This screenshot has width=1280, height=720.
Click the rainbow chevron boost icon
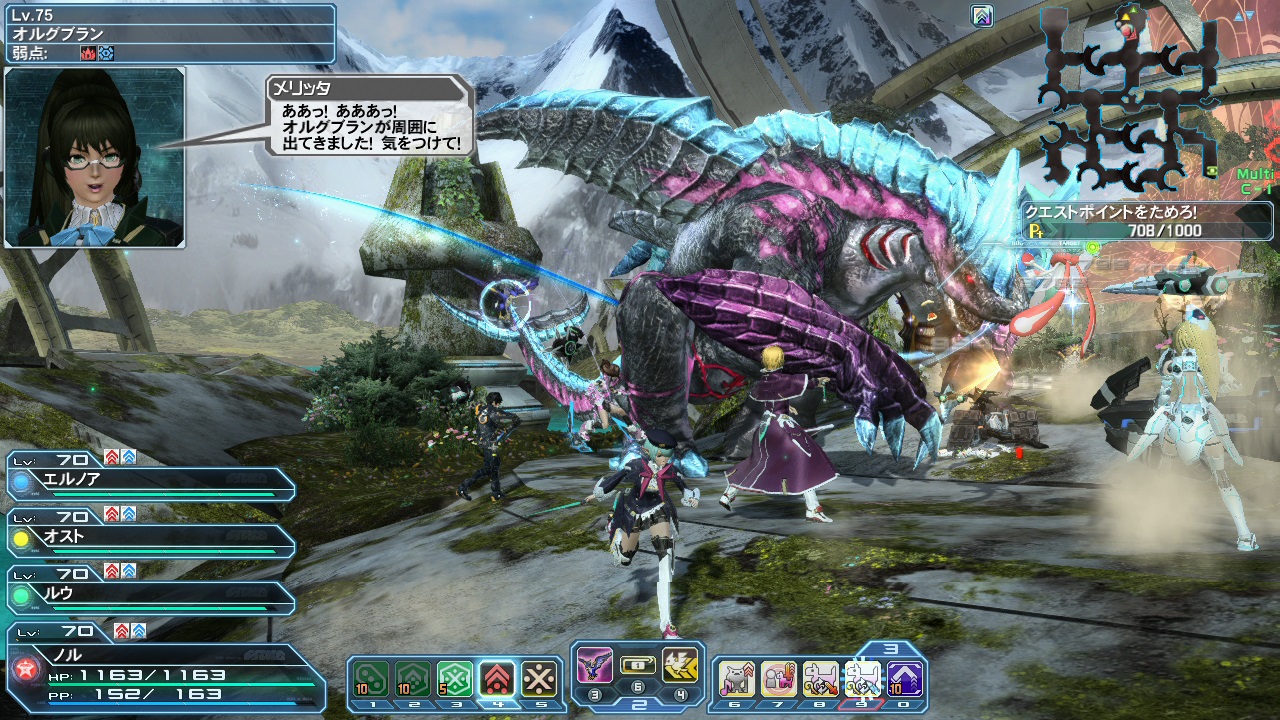click(x=982, y=15)
